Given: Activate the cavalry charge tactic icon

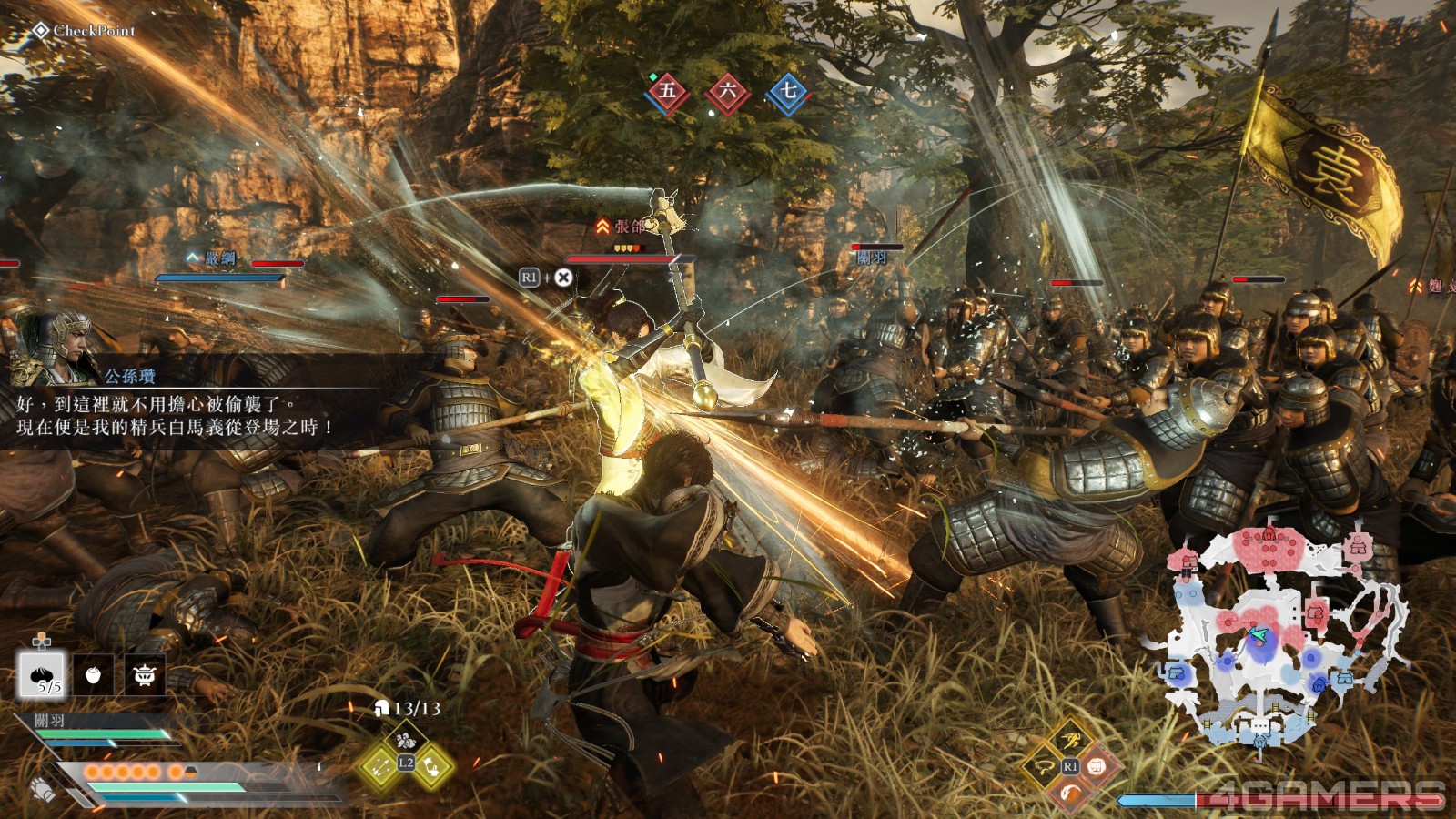Looking at the screenshot, I should (x=433, y=765).
